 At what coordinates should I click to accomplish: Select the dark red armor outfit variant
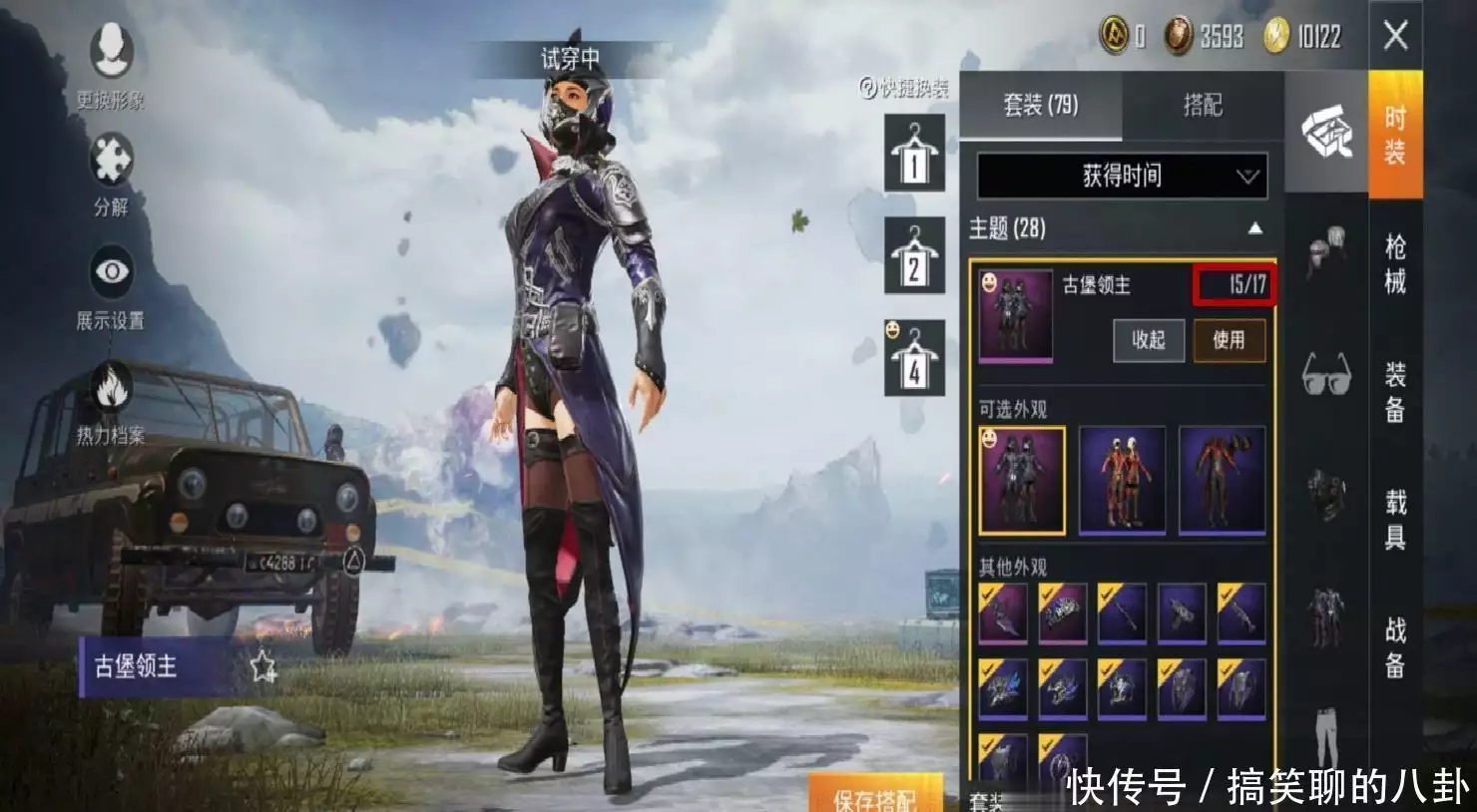1222,480
